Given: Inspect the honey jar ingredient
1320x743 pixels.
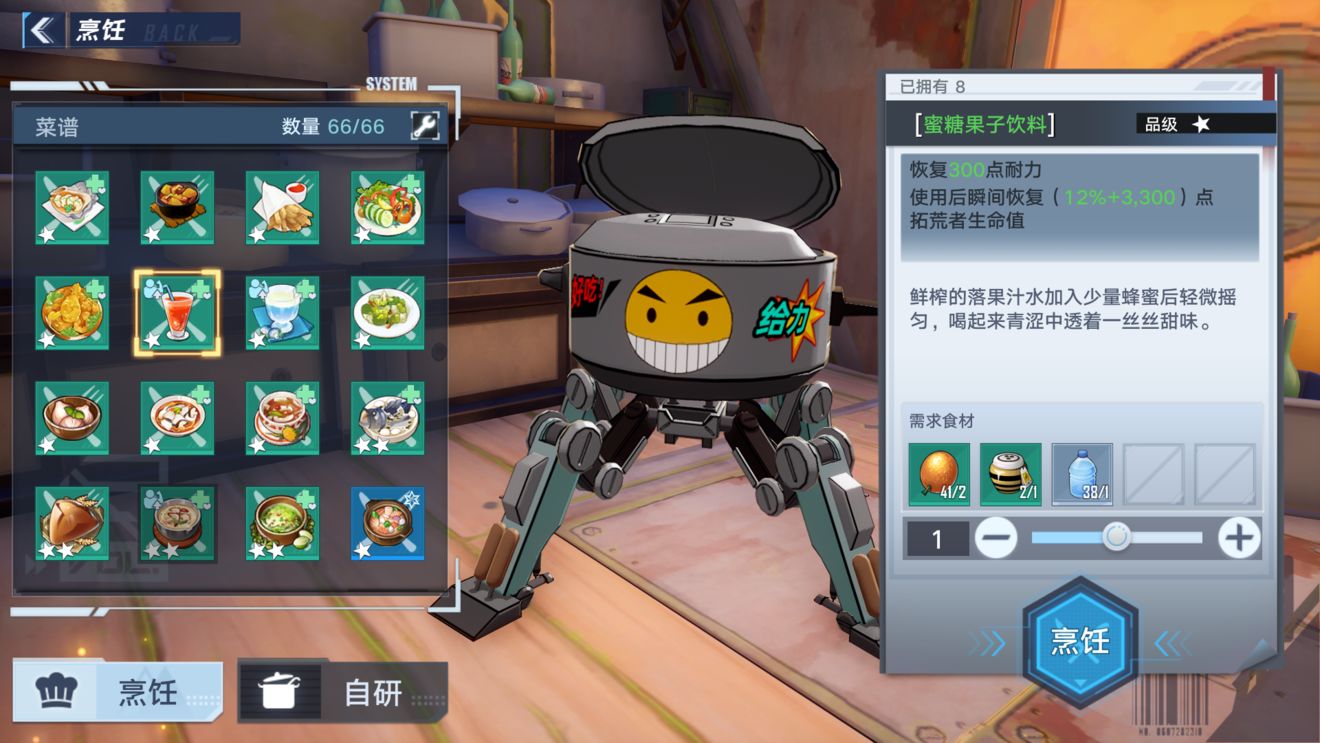Looking at the screenshot, I should pyautogui.click(x=1010, y=474).
